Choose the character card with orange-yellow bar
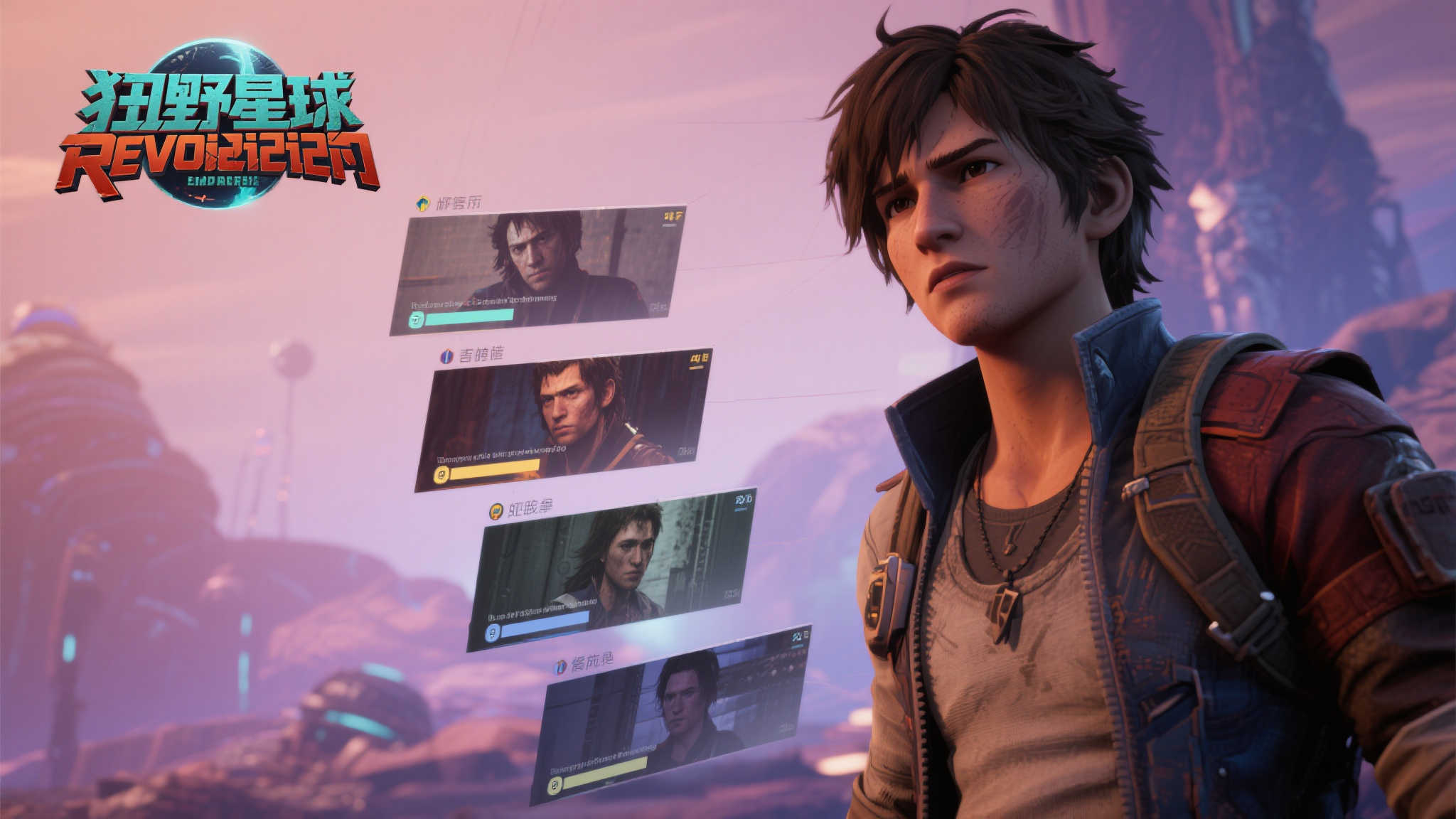 (x=563, y=419)
